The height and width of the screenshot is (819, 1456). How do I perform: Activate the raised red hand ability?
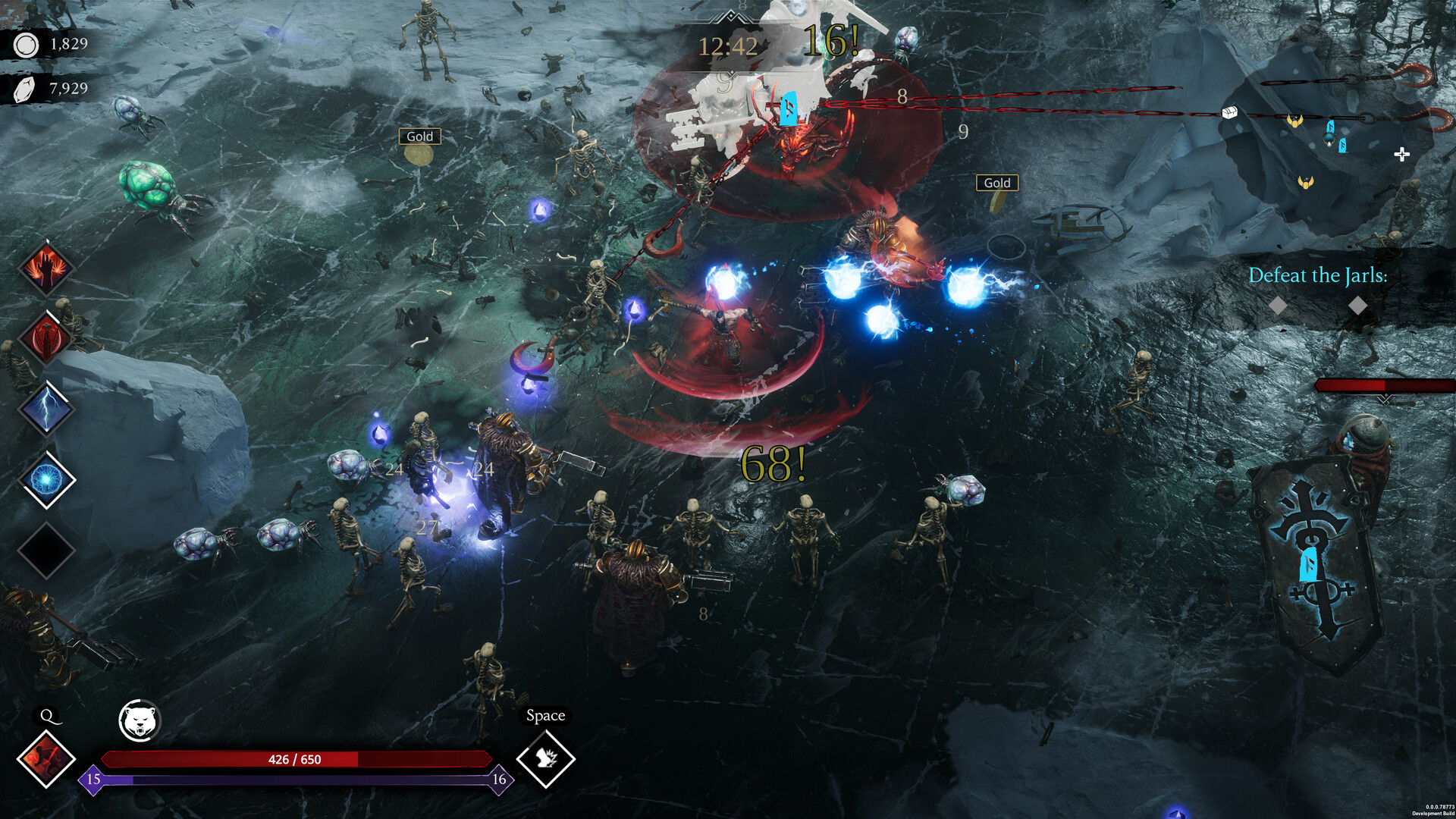[46, 268]
